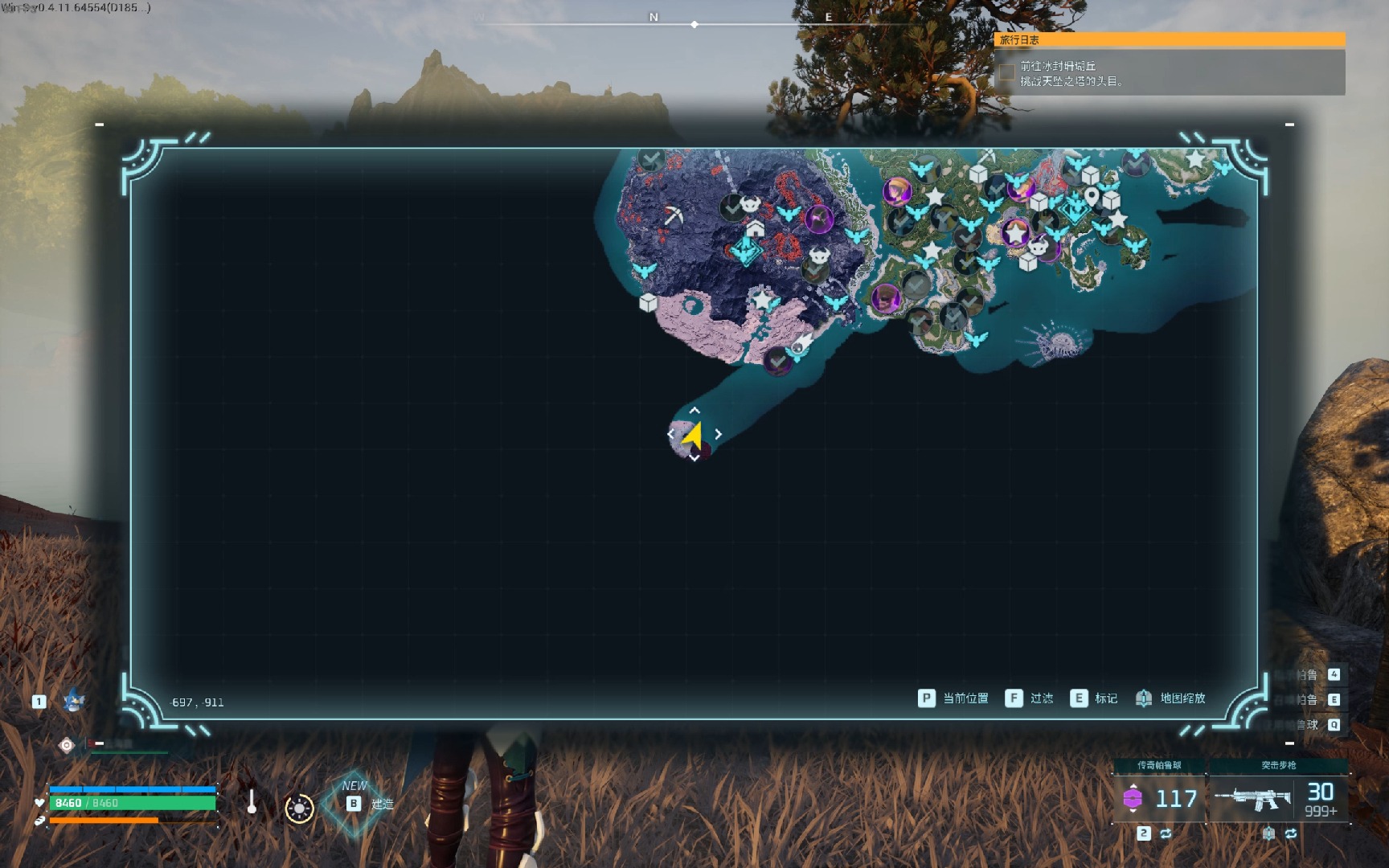This screenshot has width=1389, height=868.
Task: Select the assault rifle weapon slot
Action: 1278,798
